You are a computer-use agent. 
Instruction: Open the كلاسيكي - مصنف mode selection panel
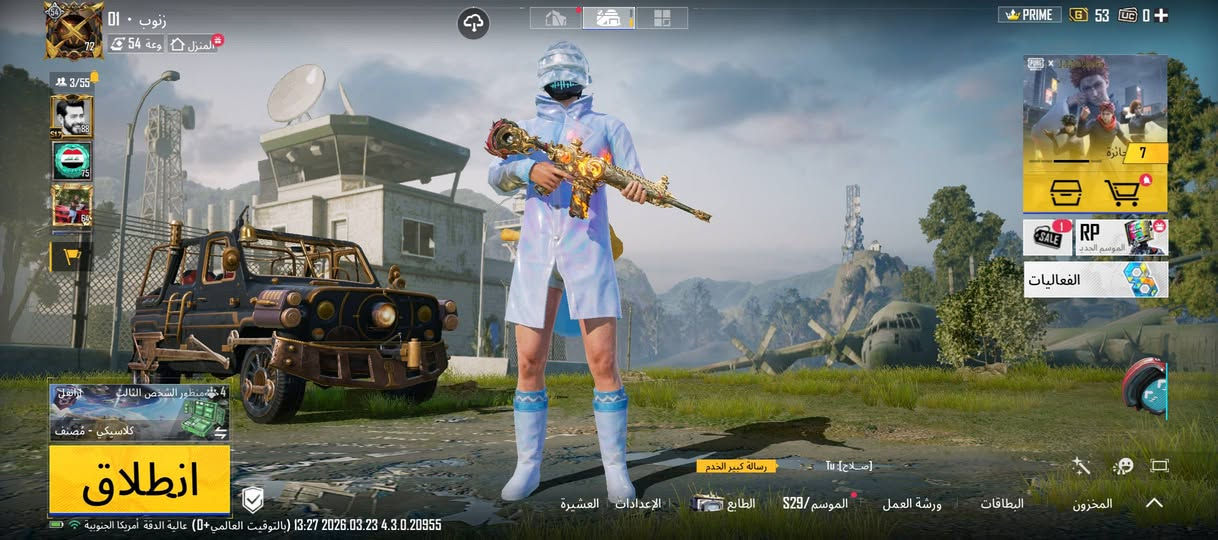coord(140,413)
